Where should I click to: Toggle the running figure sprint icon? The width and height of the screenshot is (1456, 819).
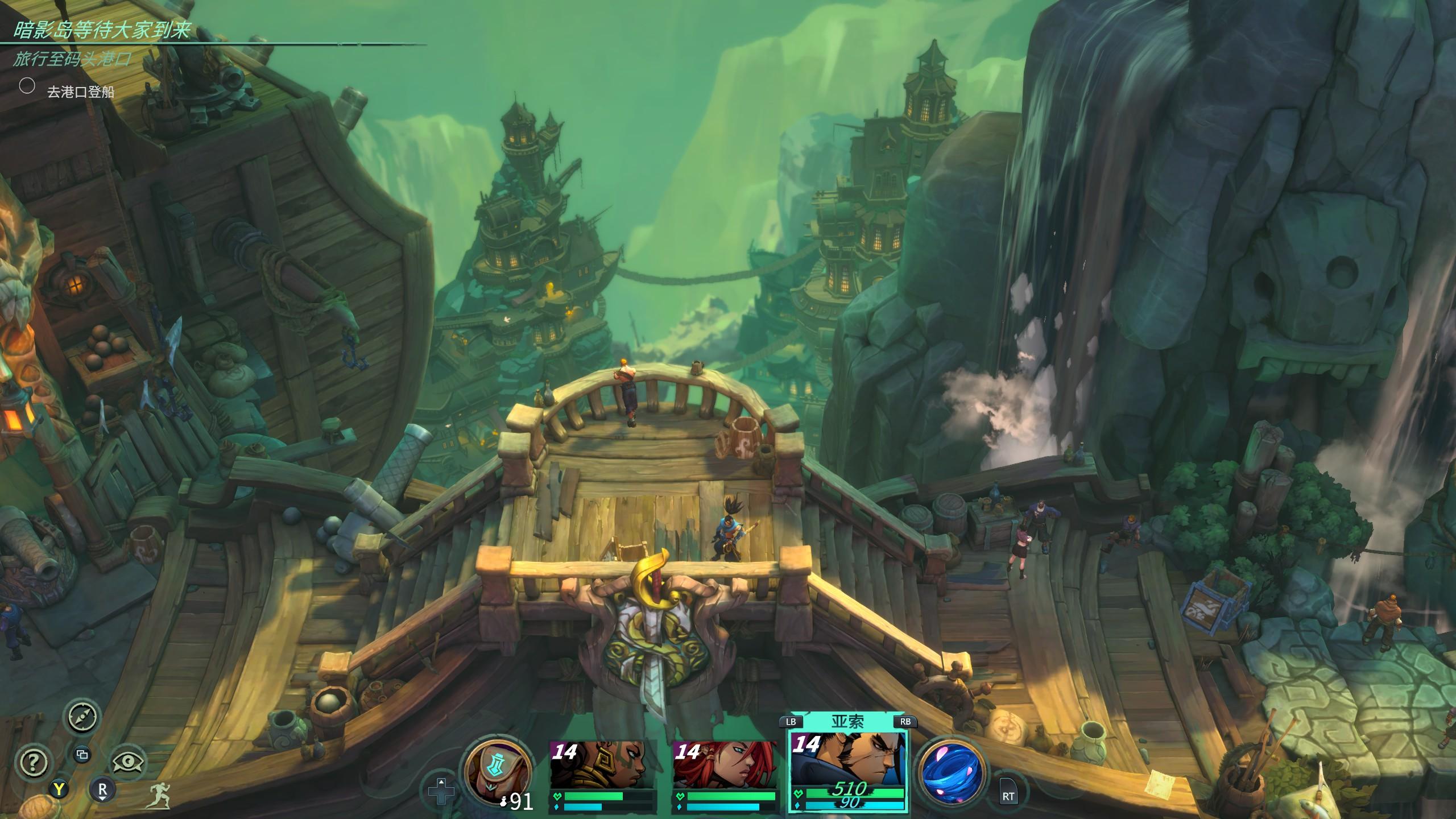[160, 795]
